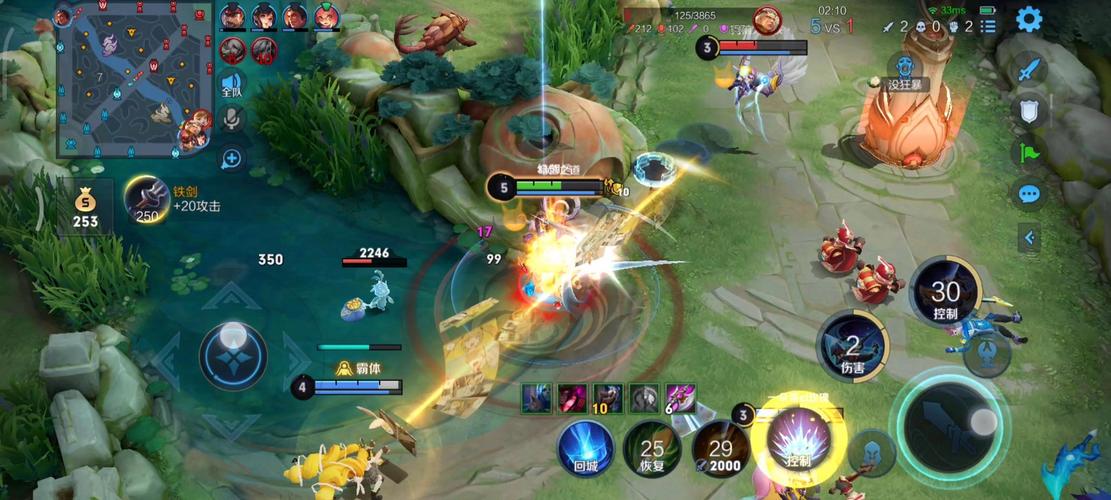Tap the ultimate control skill on cooldown
This screenshot has width=1111, height=500.
tap(944, 292)
